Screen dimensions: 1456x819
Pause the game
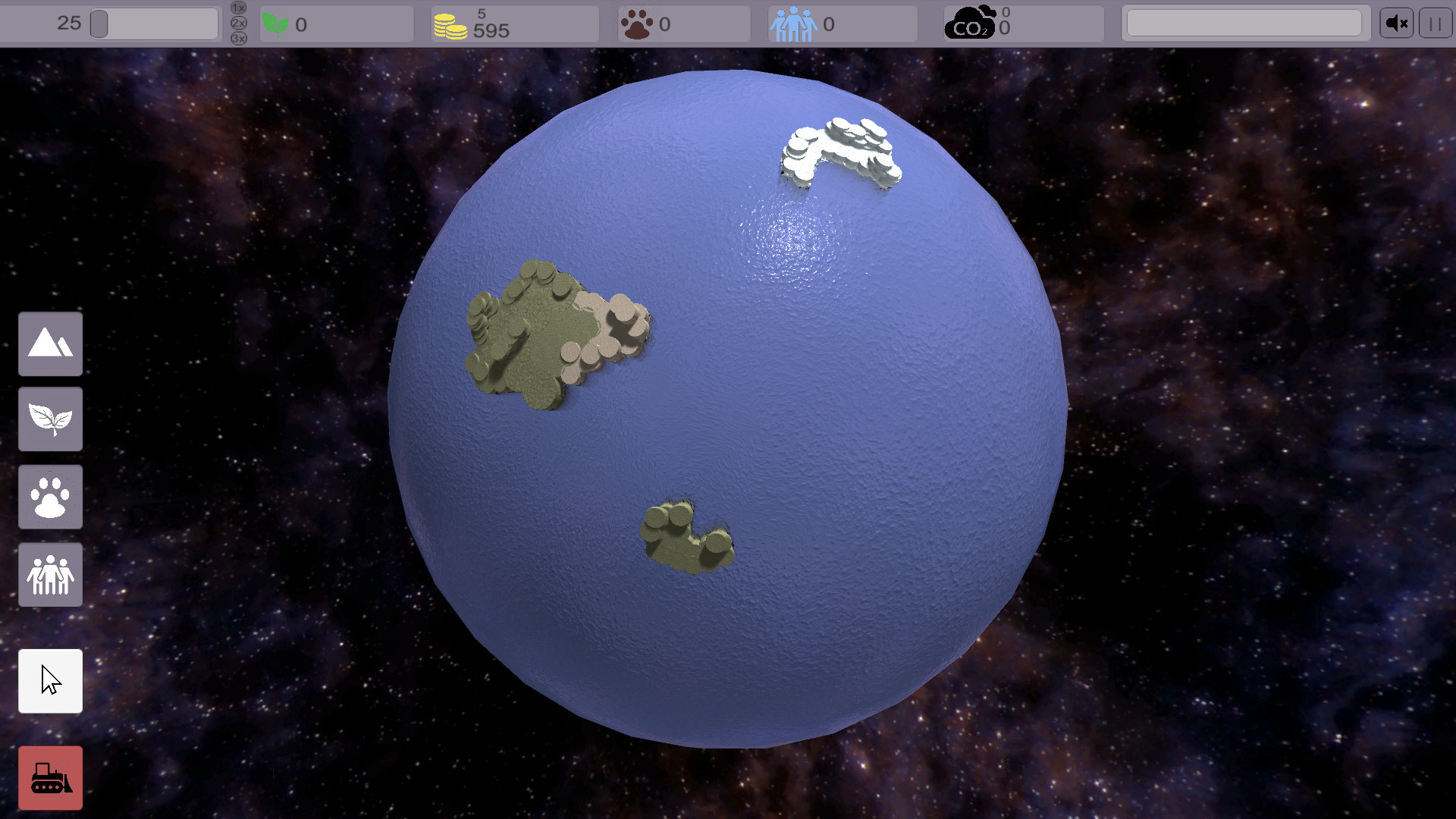[x=1435, y=22]
